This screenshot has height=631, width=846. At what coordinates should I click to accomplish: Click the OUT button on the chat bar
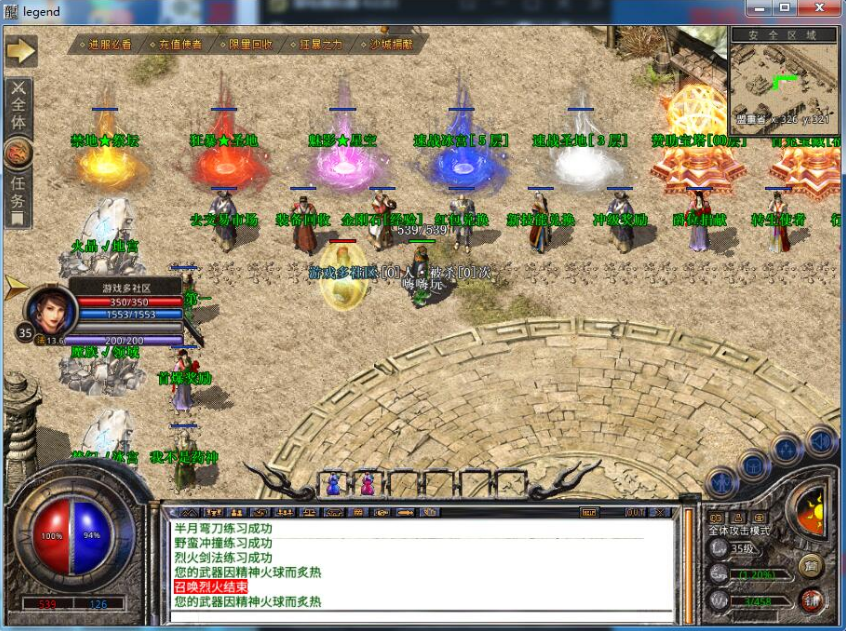[x=635, y=512]
